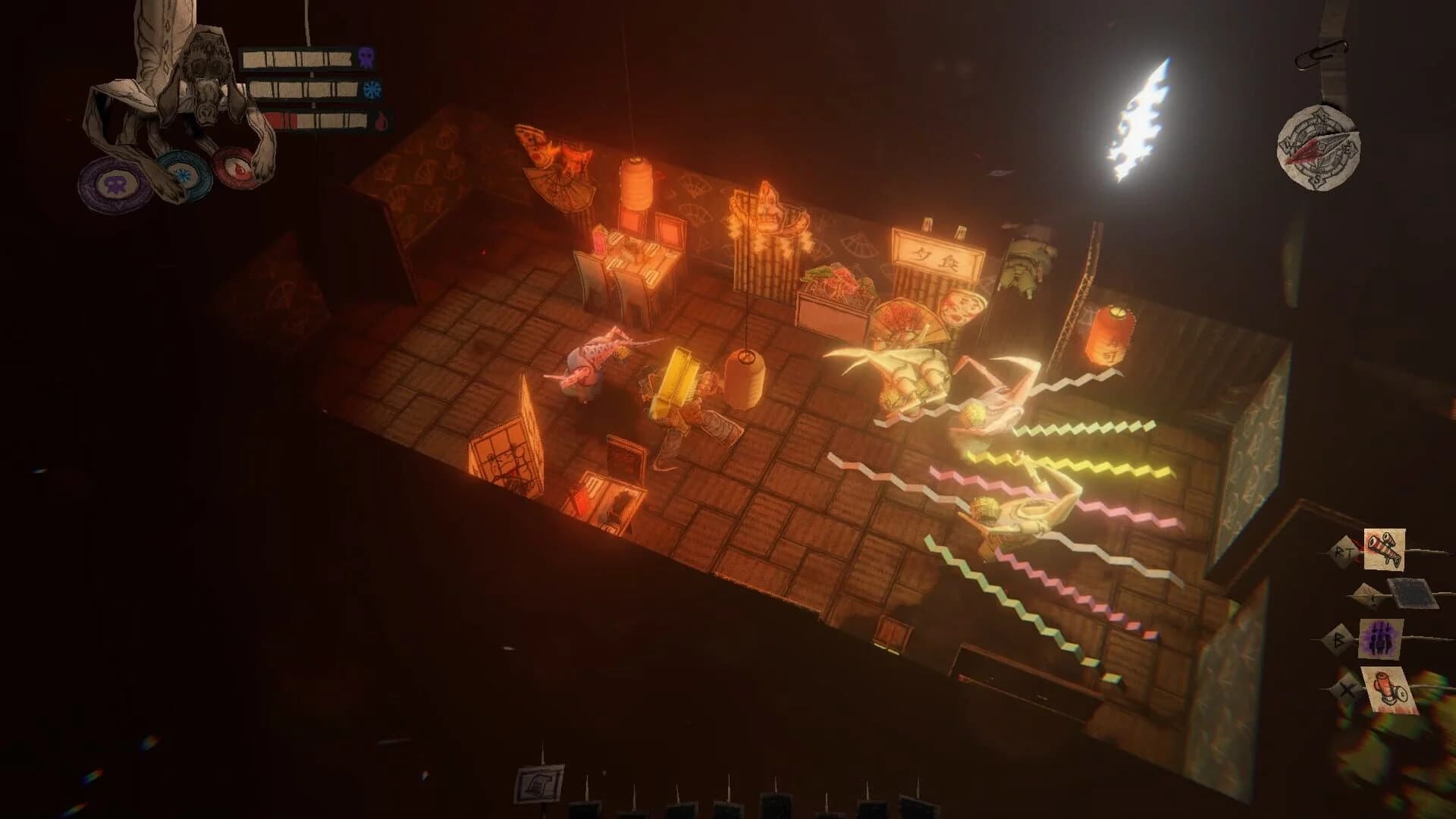Viewport: 1456px width, 819px height.
Task: Open the scroll icon above the bottom hotbar
Action: [538, 783]
